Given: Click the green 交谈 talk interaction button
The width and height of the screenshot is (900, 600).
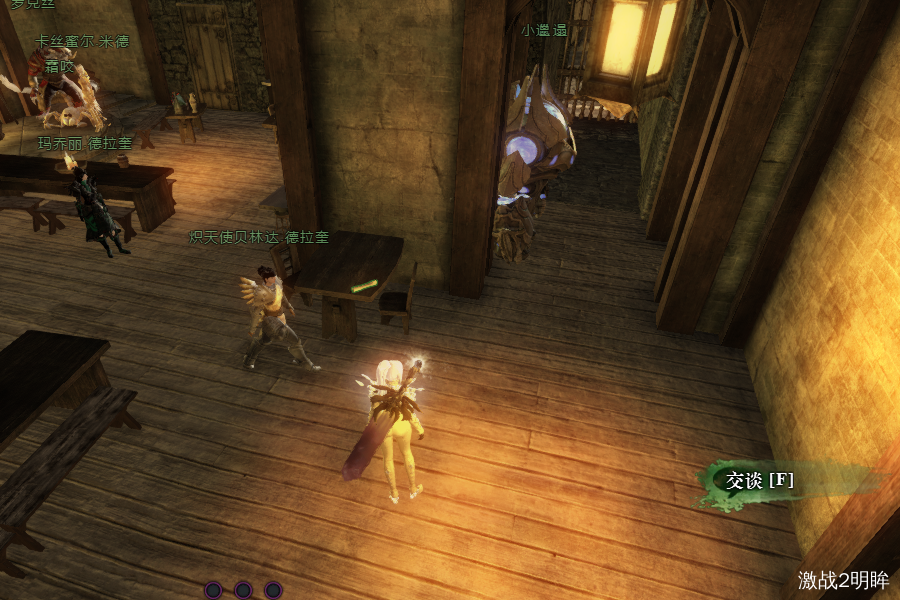Looking at the screenshot, I should click(760, 481).
